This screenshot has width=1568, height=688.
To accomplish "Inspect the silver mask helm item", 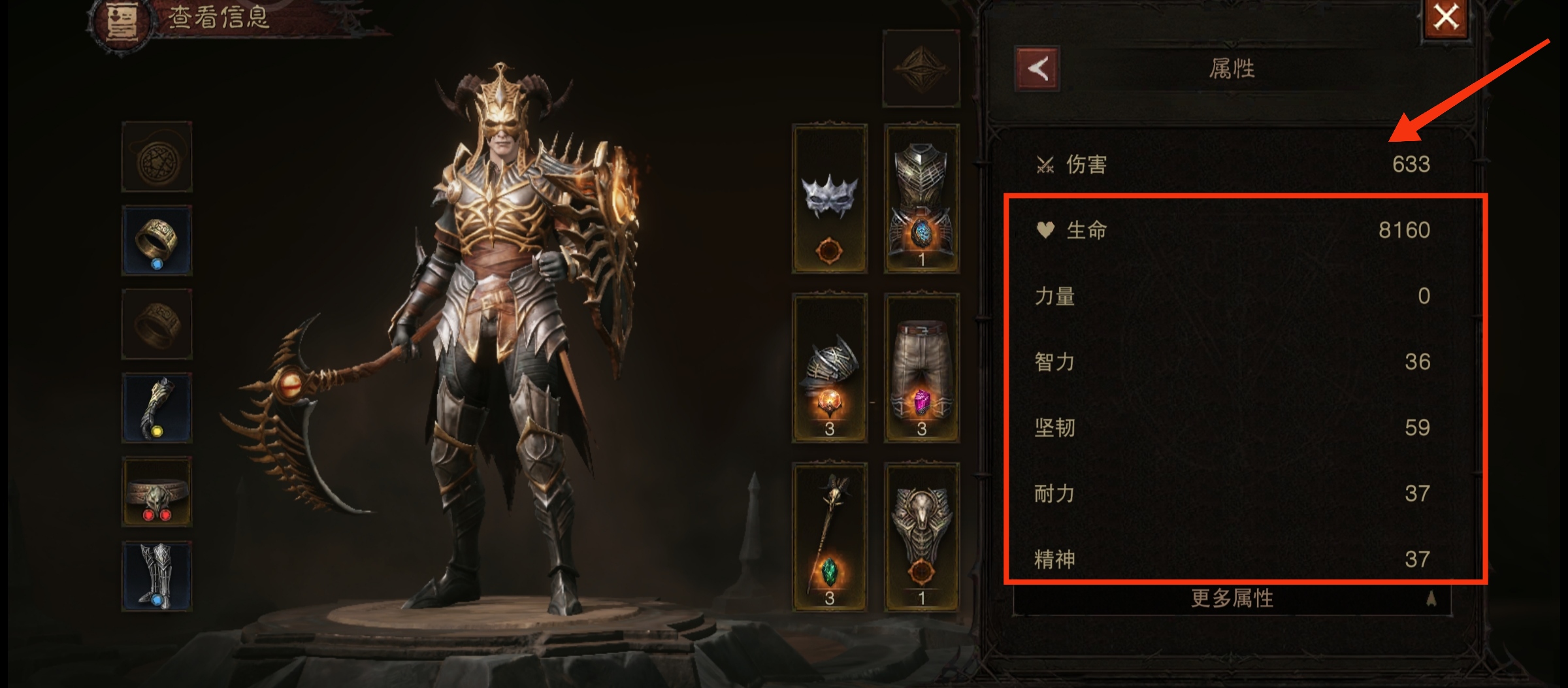I will pos(831,199).
